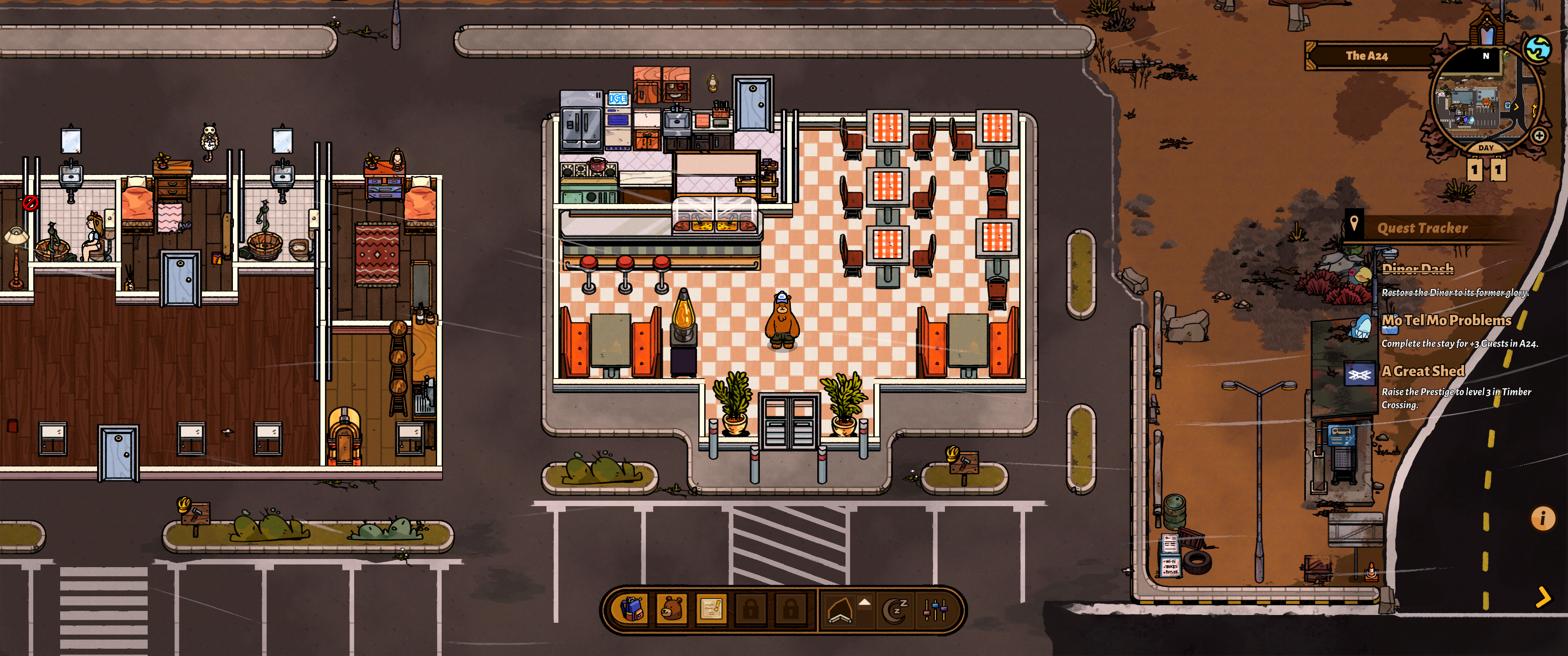Open the quest journal with exclamation mark
Viewport: 1568px width, 656px height.
711,609
